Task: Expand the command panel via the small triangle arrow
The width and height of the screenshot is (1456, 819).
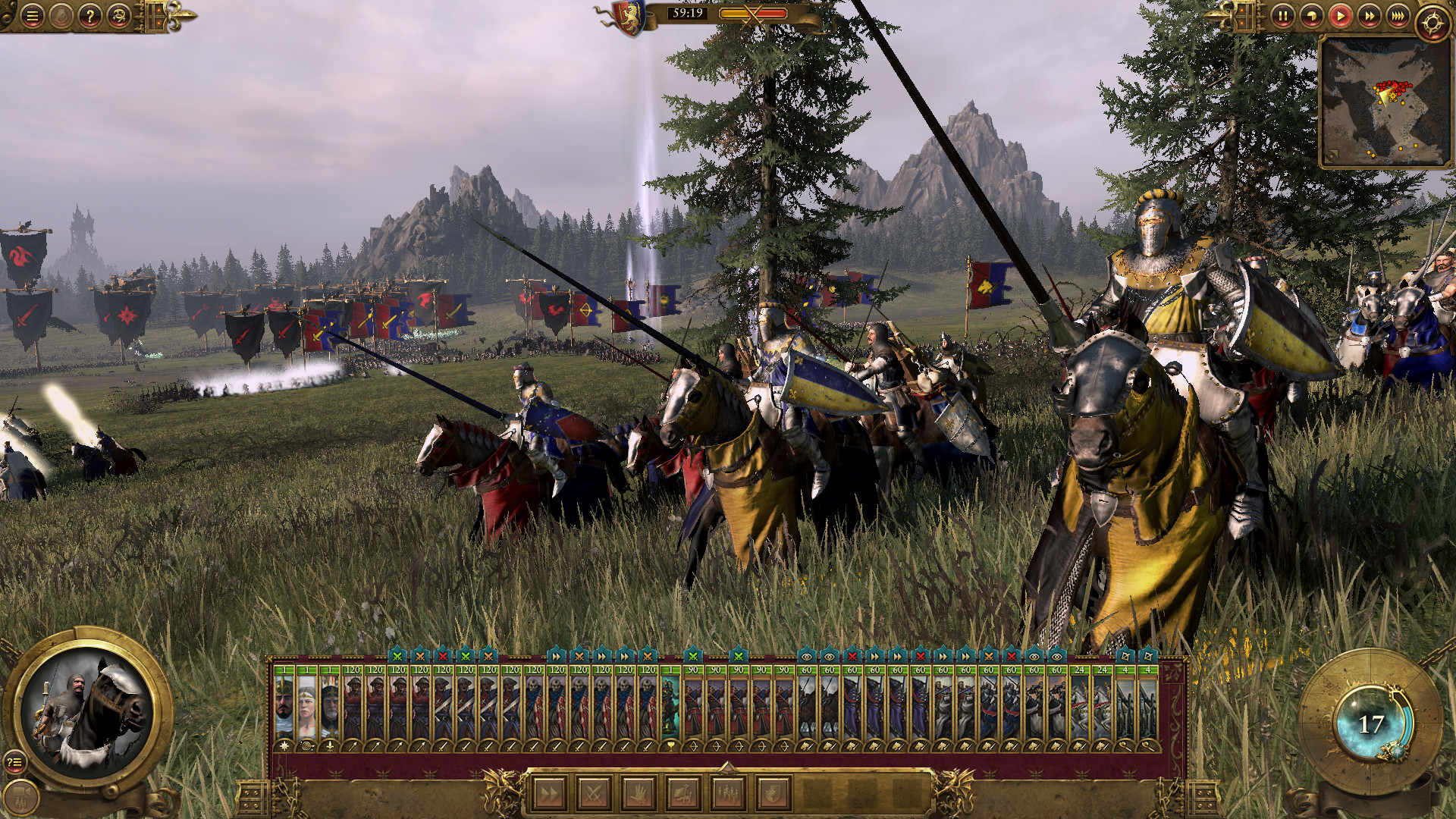Action: pos(727,768)
